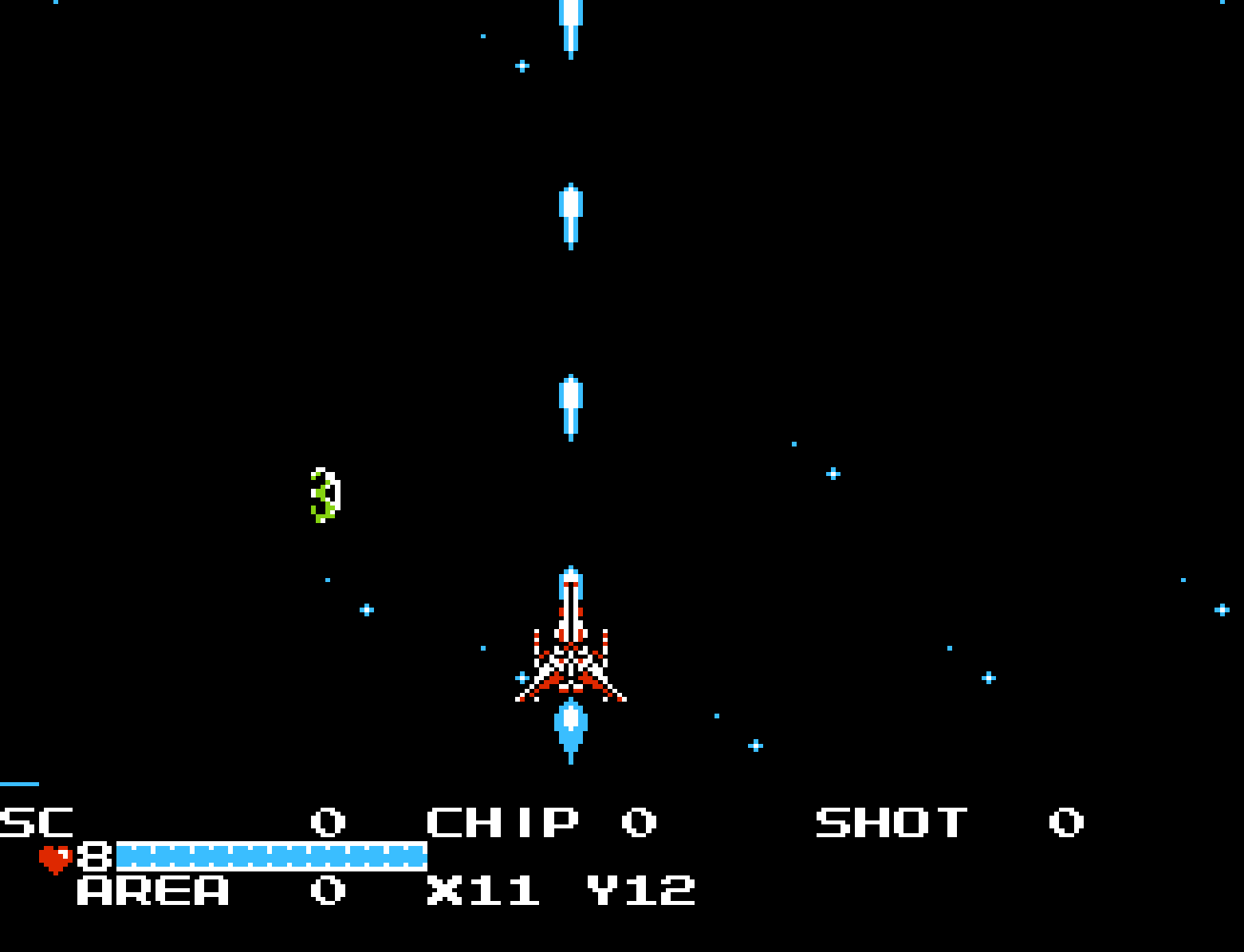Click the small star near the bottom right
This screenshot has height=952, width=1244.
coord(989,676)
